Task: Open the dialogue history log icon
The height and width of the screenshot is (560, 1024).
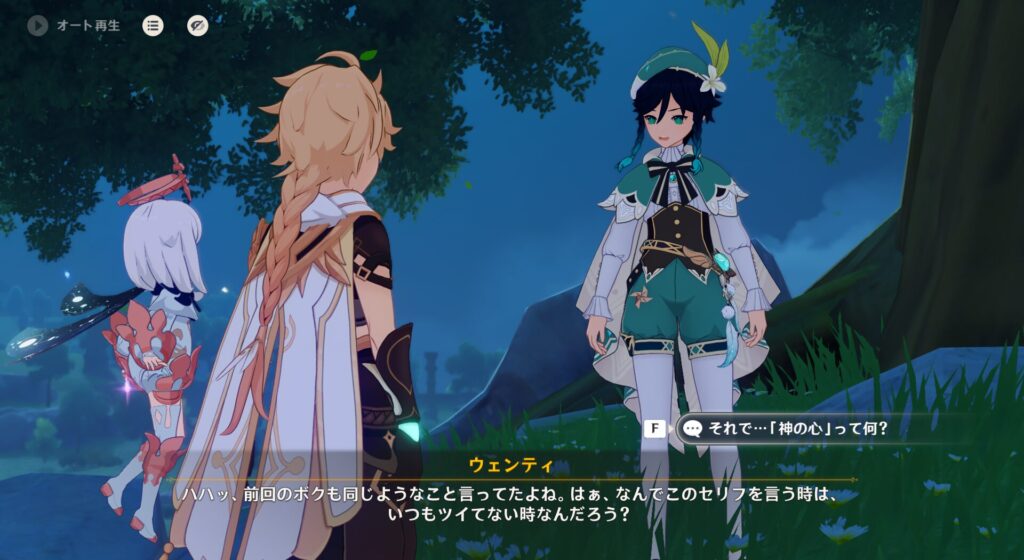Action: (x=153, y=26)
